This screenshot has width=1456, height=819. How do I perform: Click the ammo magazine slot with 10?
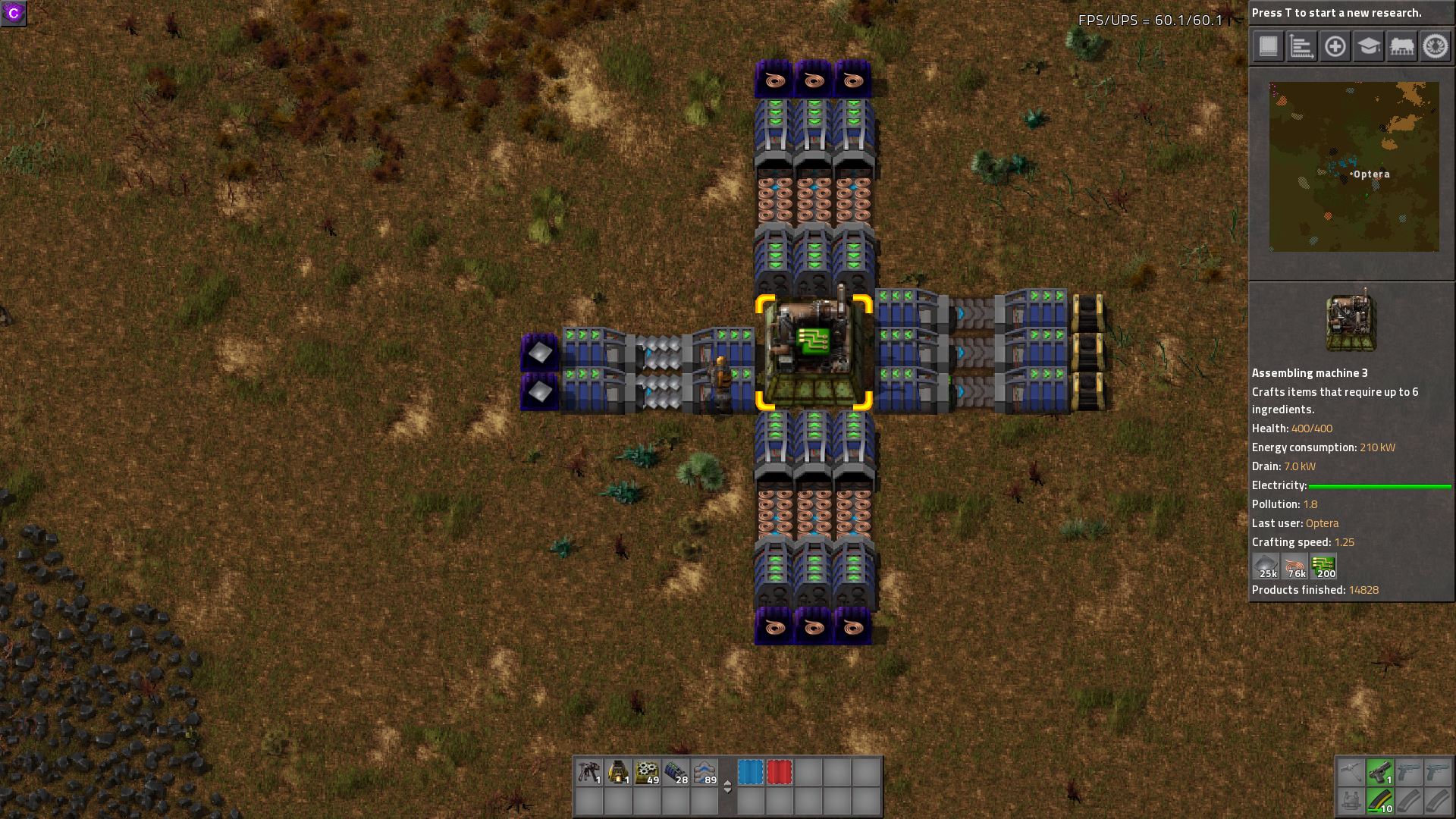tap(1379, 801)
